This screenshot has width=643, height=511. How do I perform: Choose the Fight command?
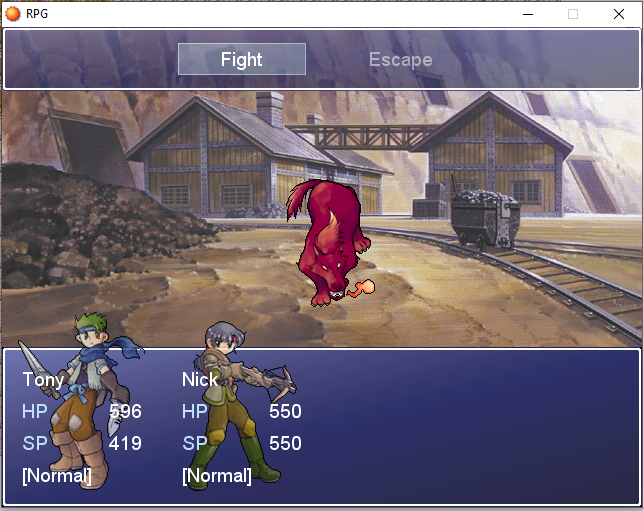pyautogui.click(x=242, y=59)
